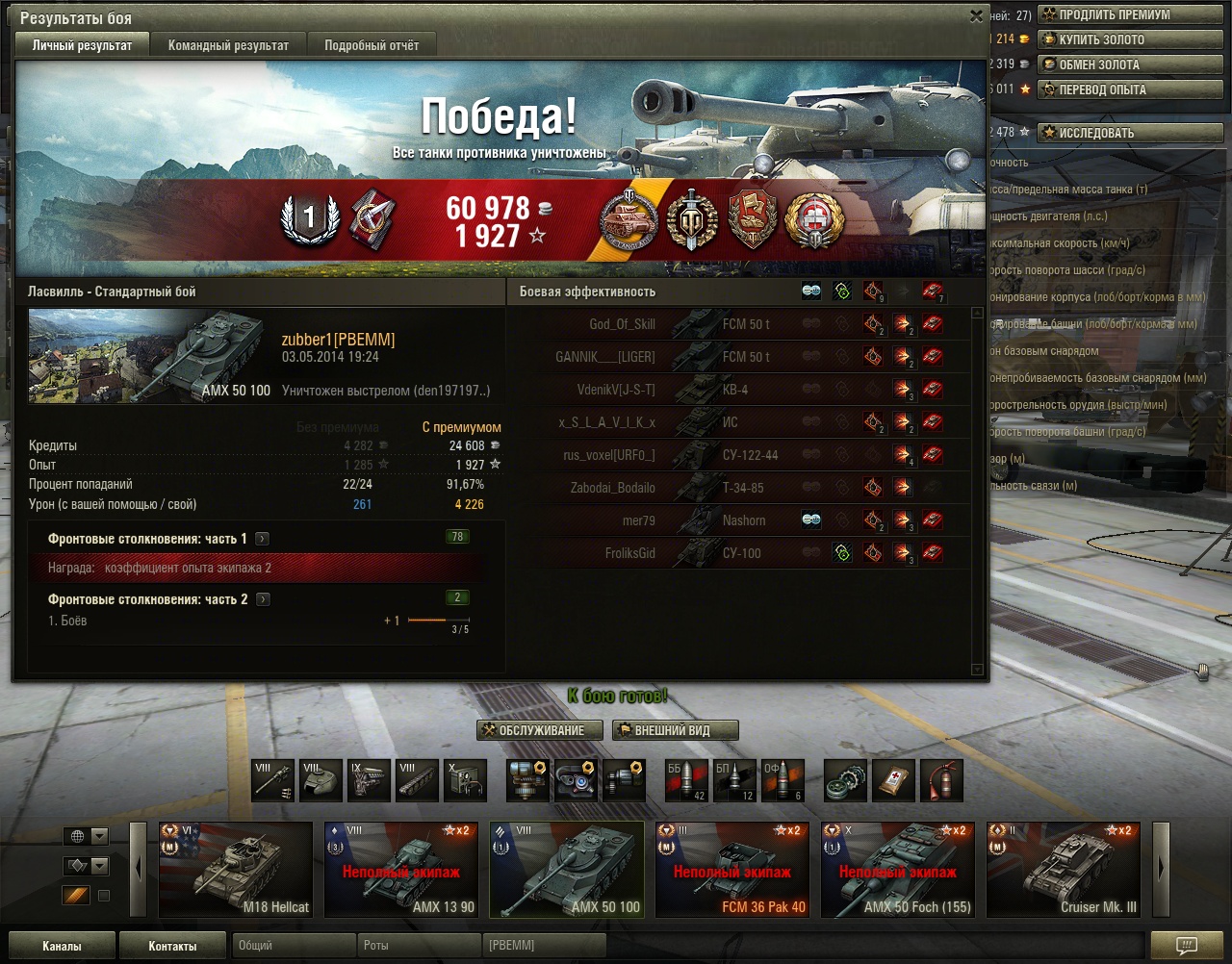This screenshot has width=1232, height=964.
Task: Switch to the Командный результат tab
Action: click(228, 45)
